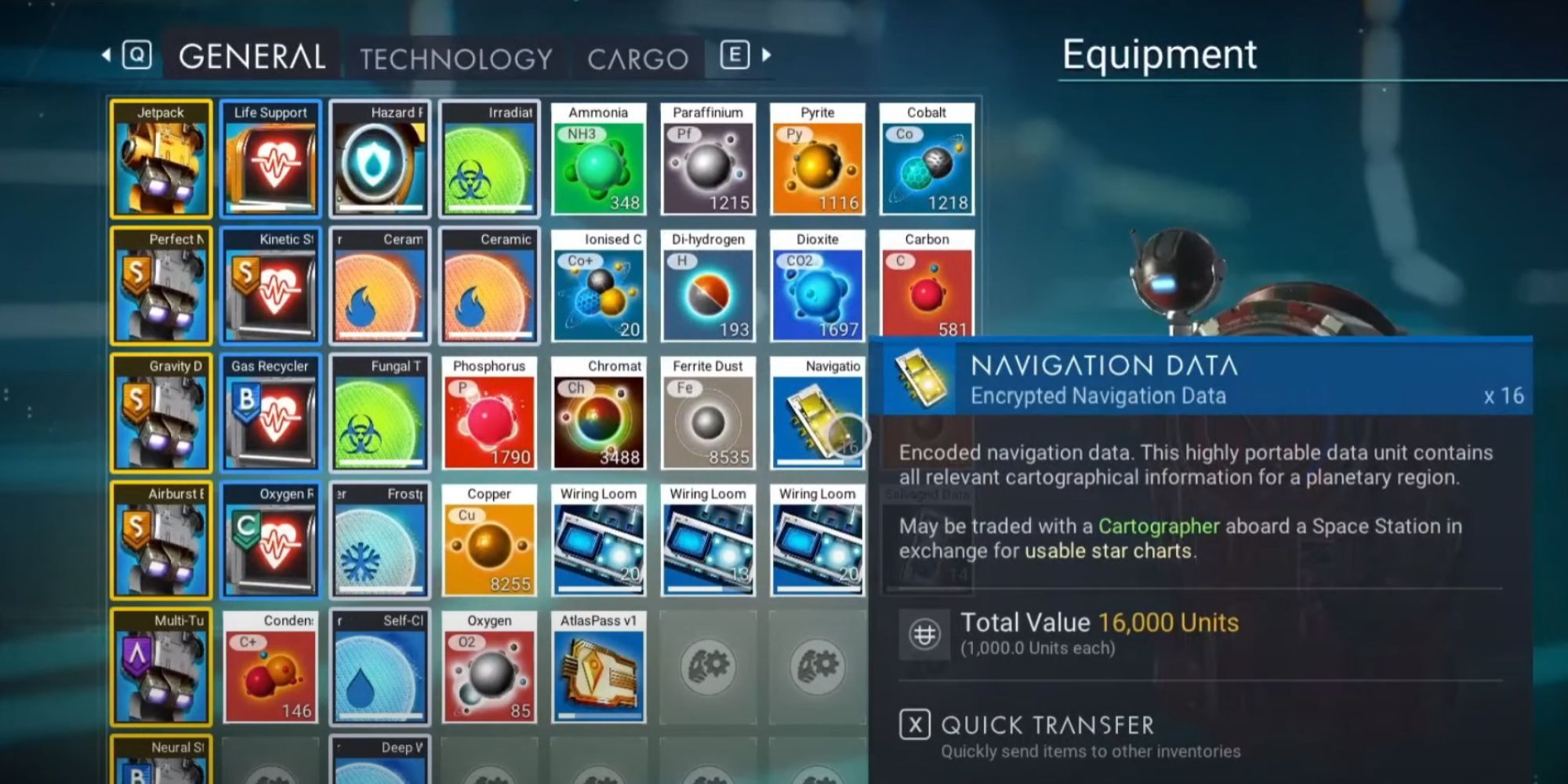Select the Copper resource stack
This screenshot has width=1568, height=784.
tap(488, 541)
